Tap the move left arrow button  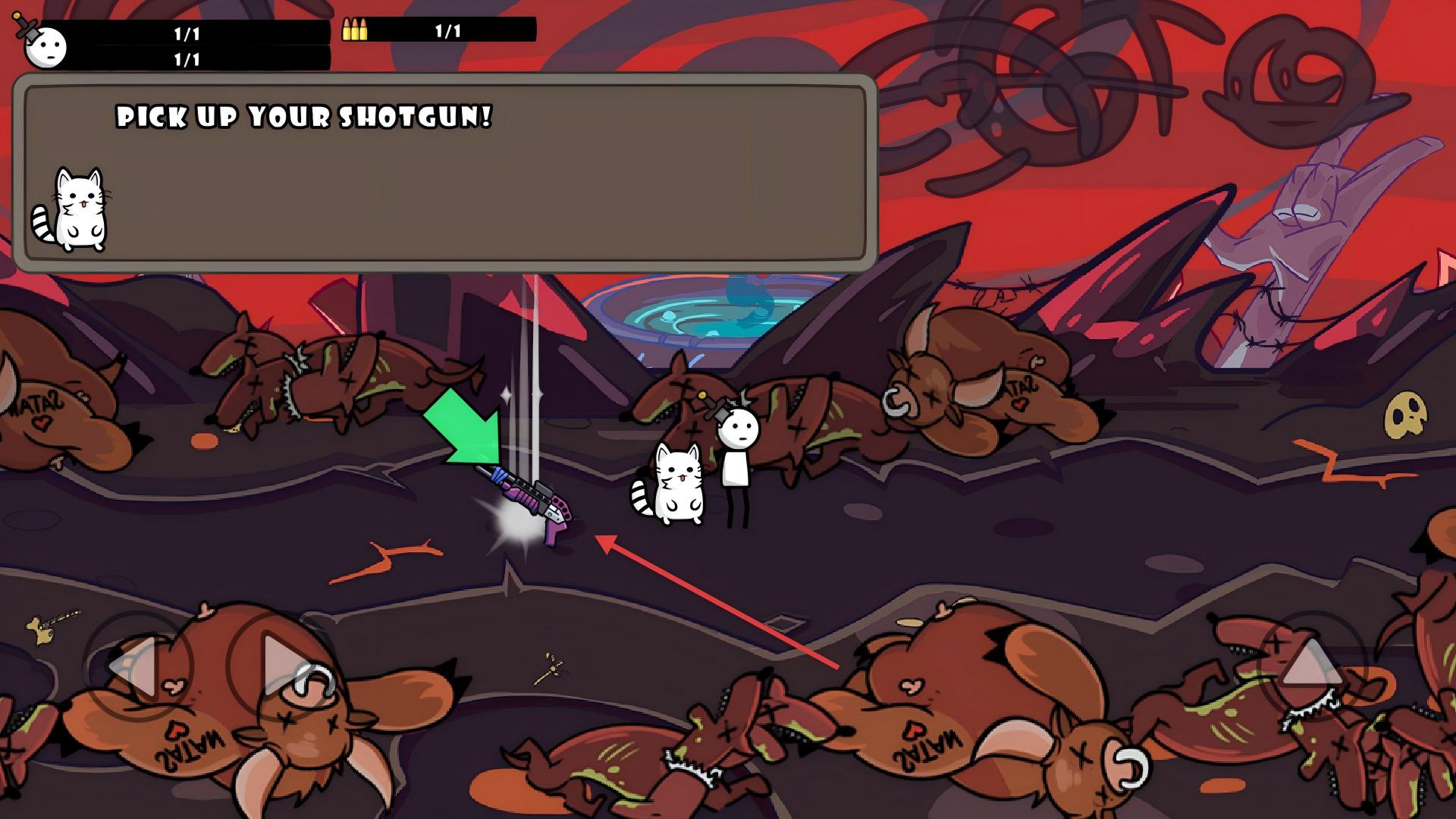136,666
